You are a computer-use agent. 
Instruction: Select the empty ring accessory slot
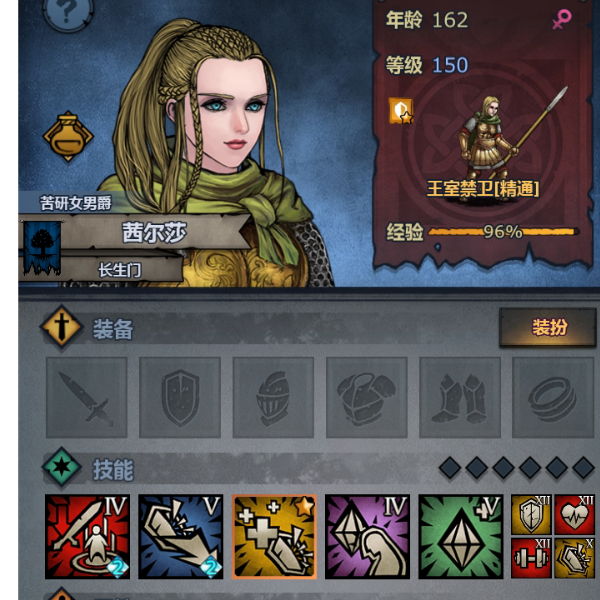coord(552,398)
